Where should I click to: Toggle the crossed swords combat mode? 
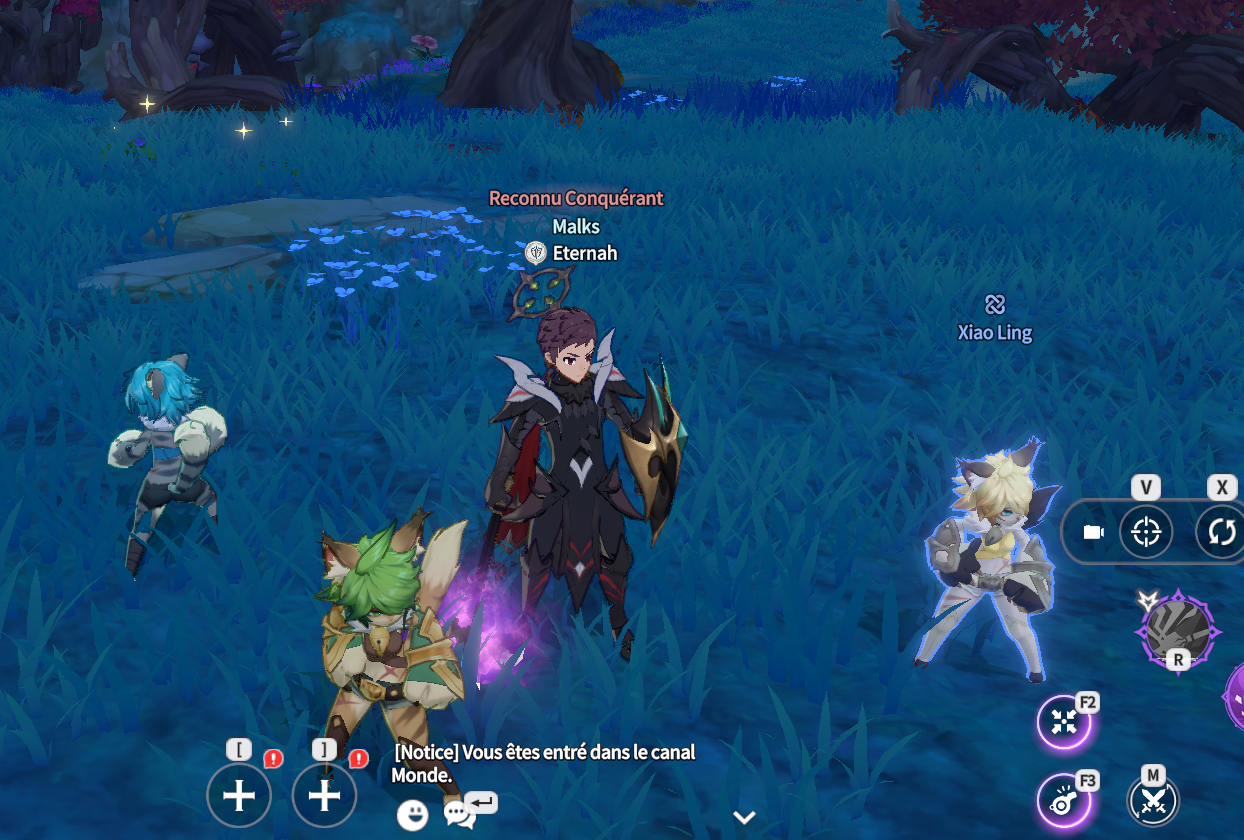[x=1154, y=800]
